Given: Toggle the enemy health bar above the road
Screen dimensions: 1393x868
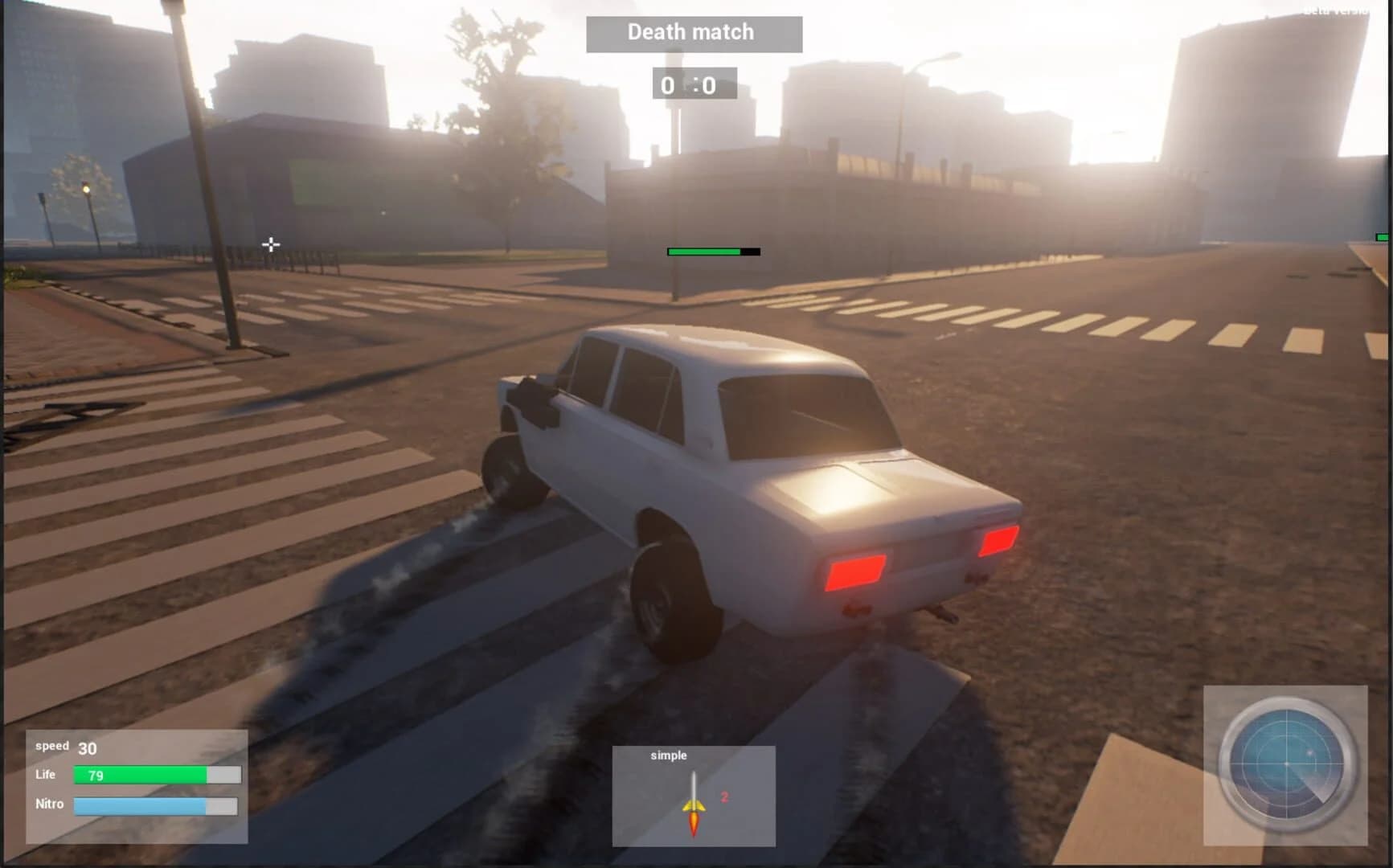Looking at the screenshot, I should pos(711,251).
